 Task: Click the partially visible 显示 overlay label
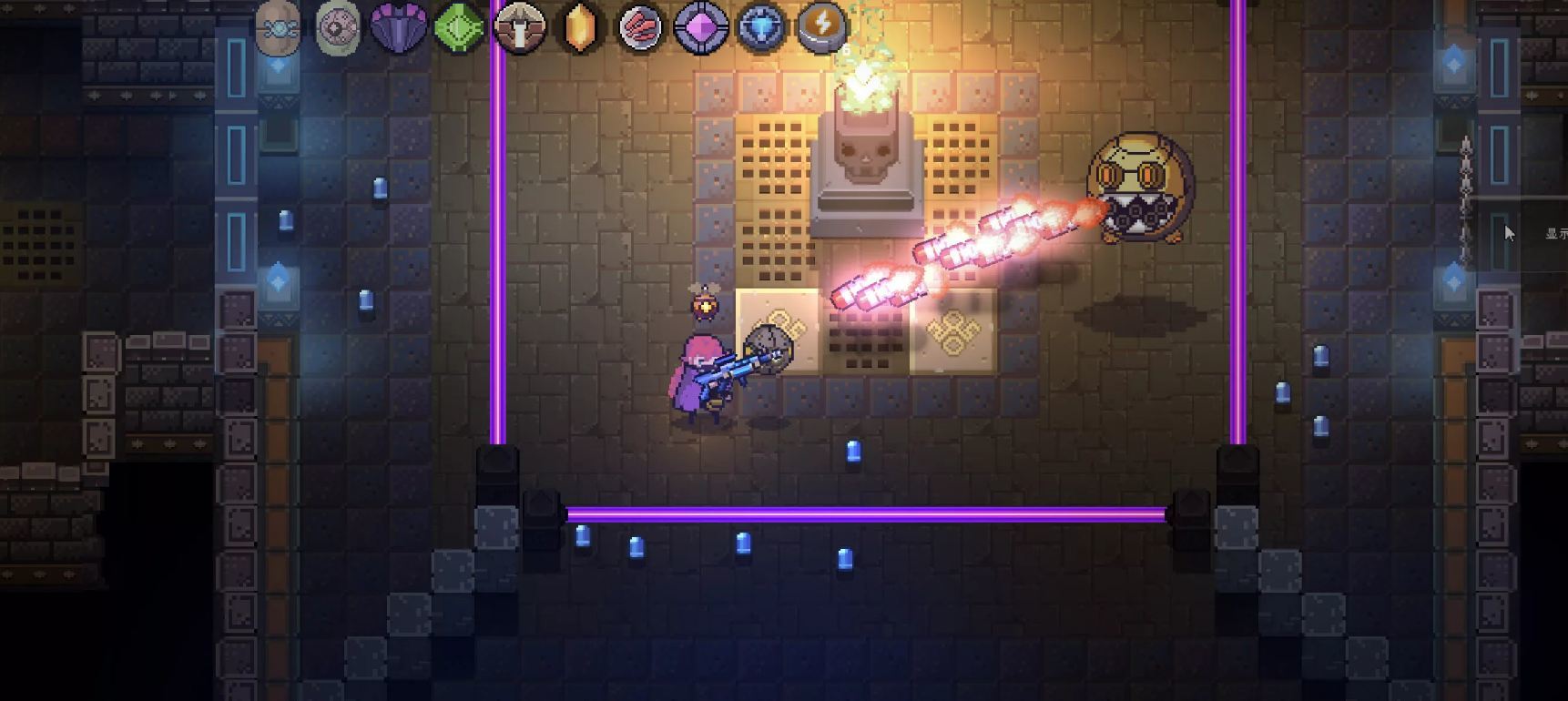(1555, 234)
